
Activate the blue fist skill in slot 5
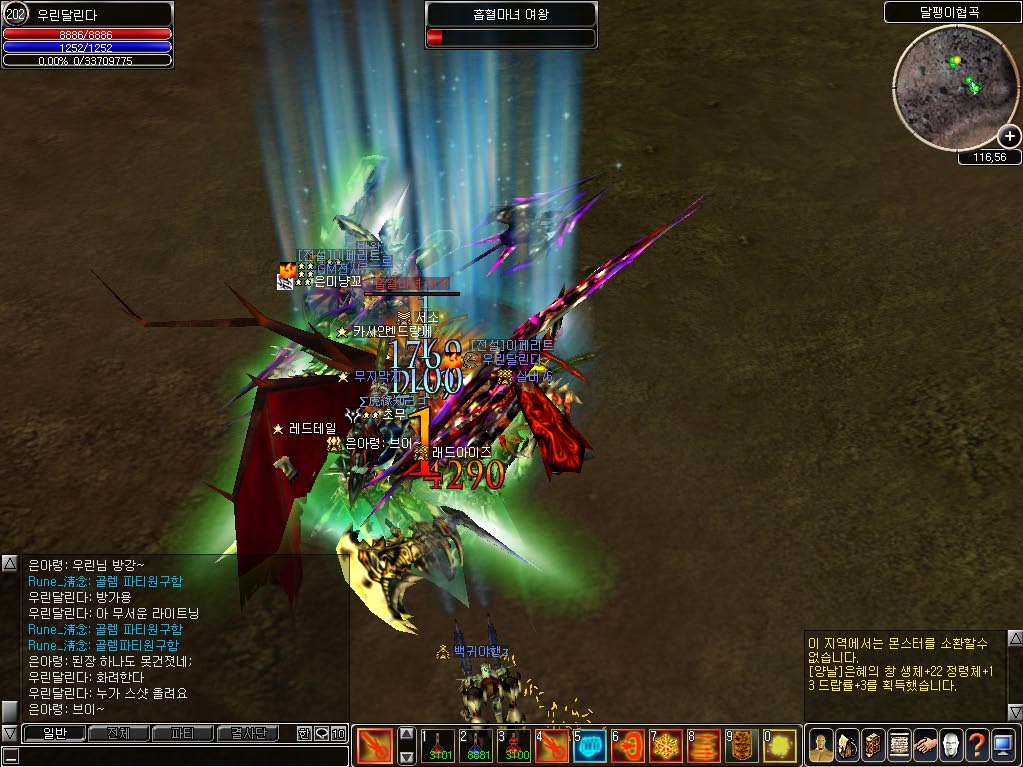589,746
